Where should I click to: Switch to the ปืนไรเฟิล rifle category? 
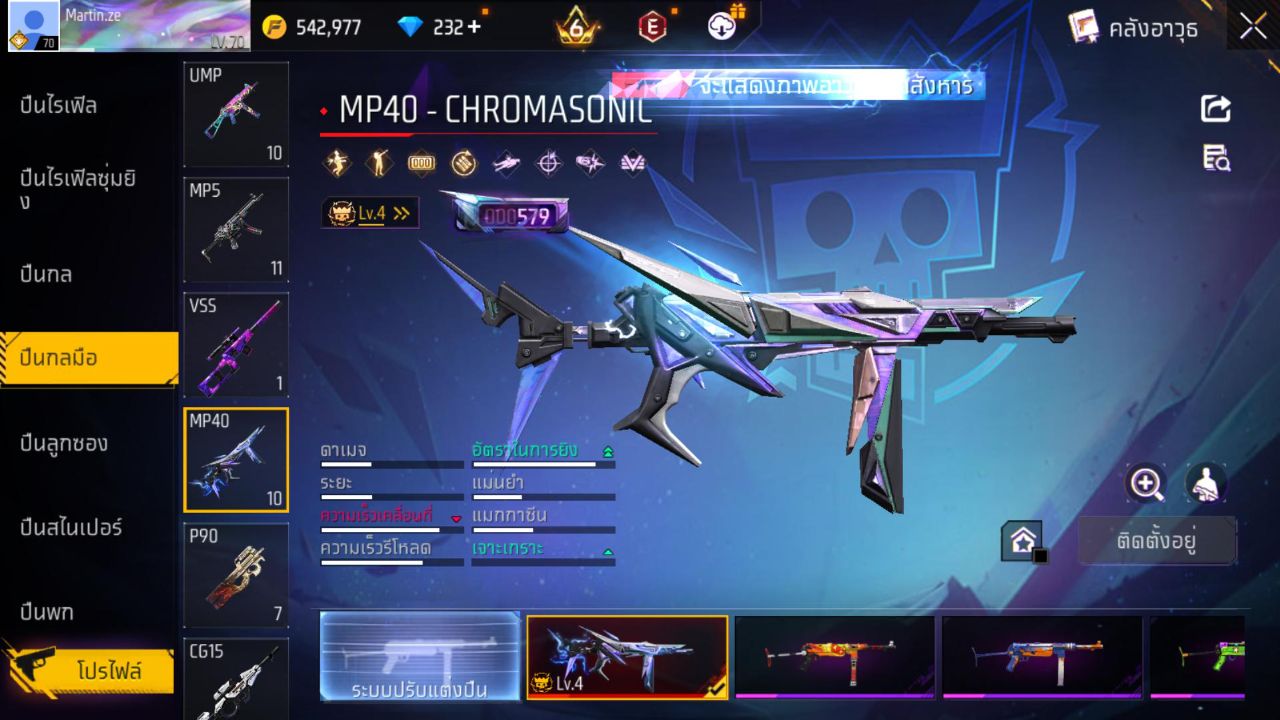click(x=60, y=106)
